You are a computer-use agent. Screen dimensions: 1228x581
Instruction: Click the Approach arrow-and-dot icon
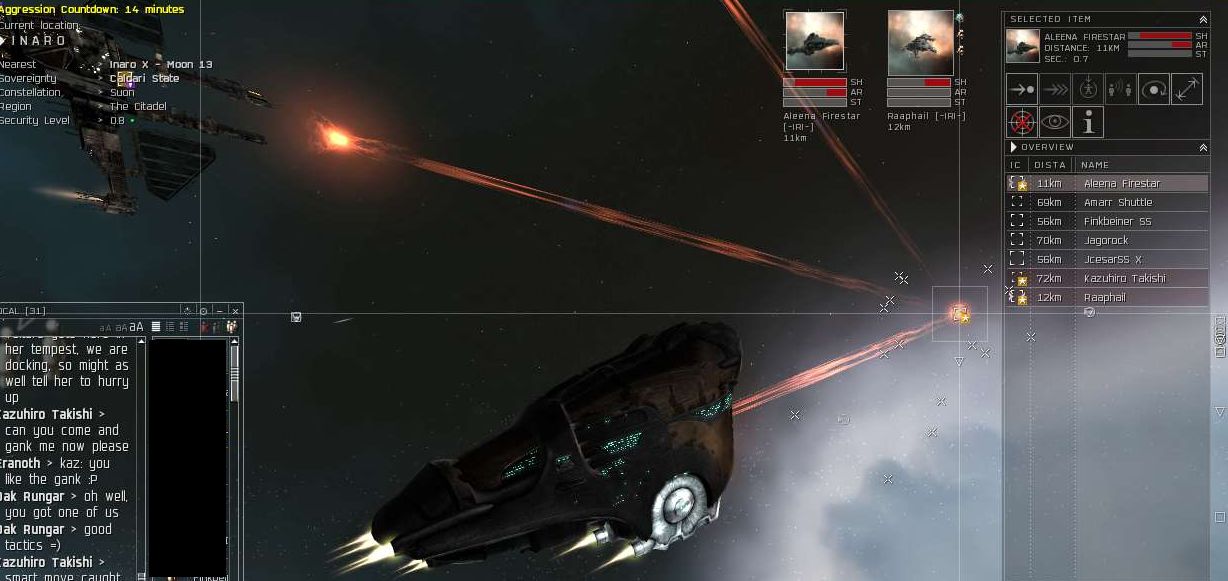[1022, 89]
